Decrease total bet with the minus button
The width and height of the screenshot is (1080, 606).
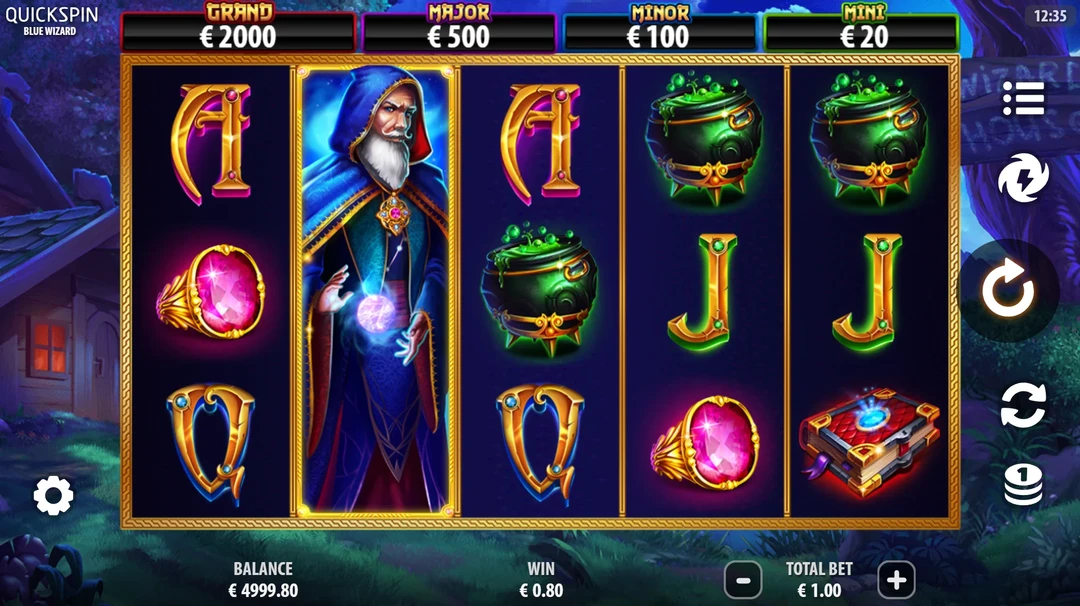[x=743, y=579]
